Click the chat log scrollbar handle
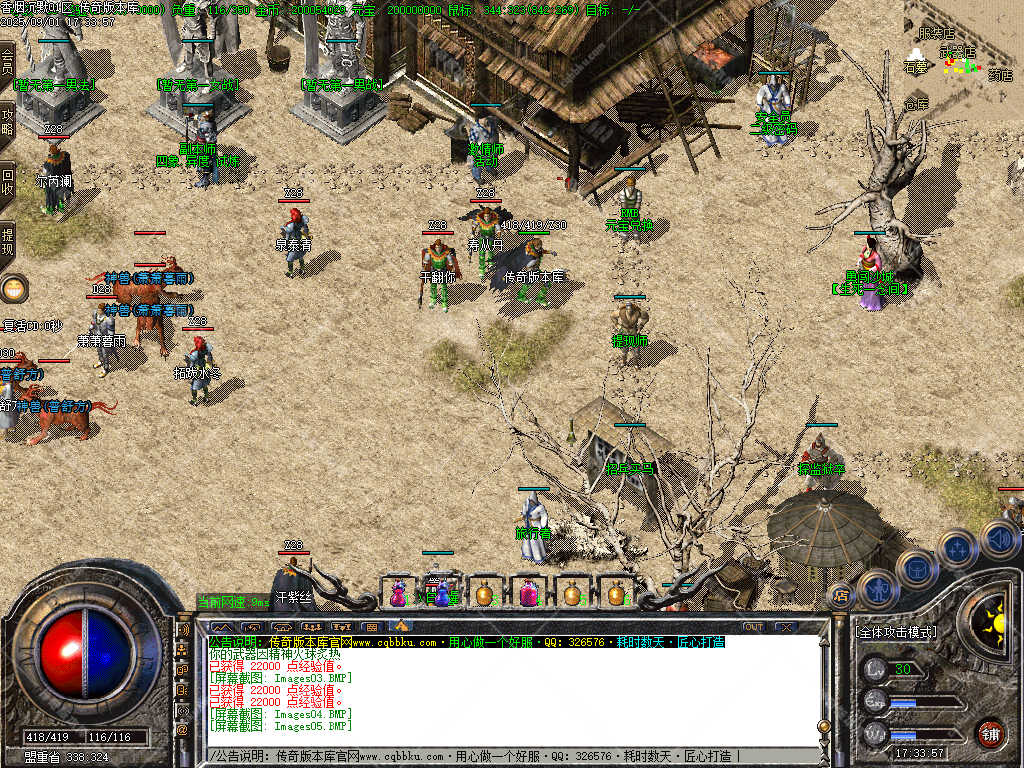 (824, 726)
